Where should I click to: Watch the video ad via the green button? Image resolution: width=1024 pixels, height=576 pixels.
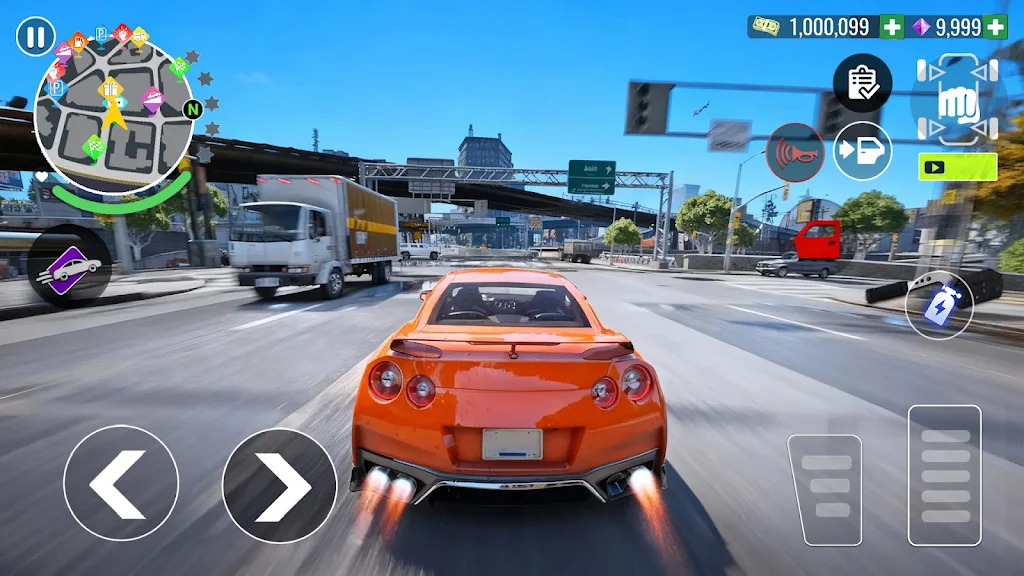[957, 166]
